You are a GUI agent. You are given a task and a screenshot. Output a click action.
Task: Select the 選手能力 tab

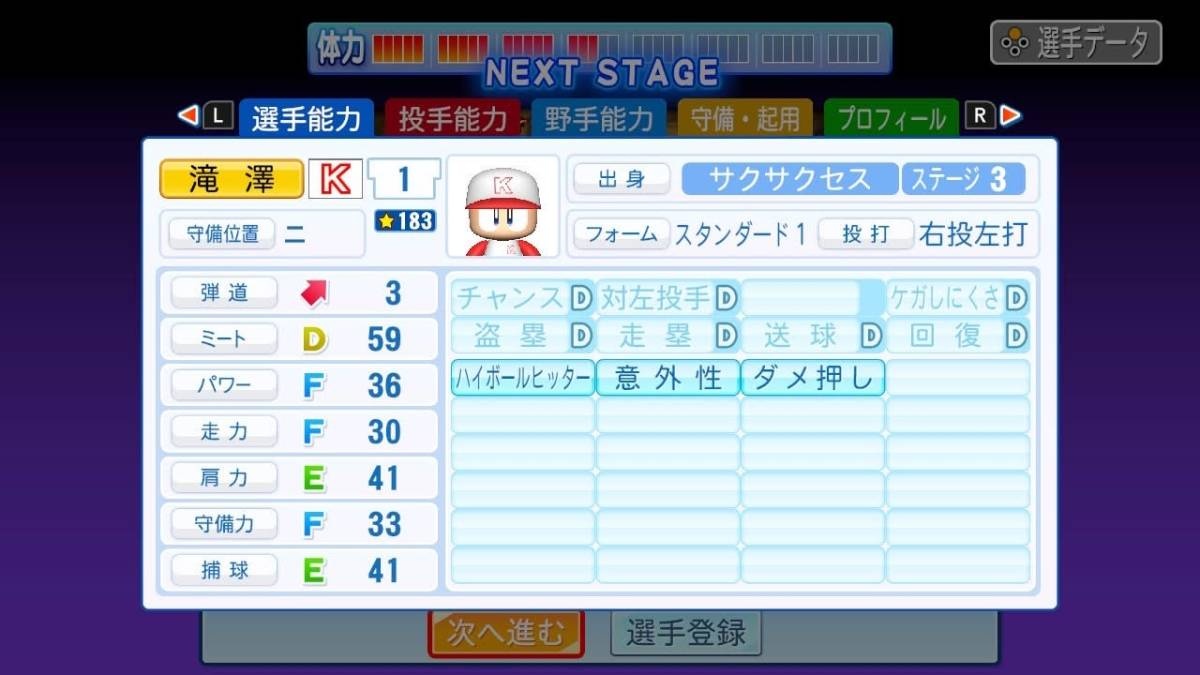(306, 119)
